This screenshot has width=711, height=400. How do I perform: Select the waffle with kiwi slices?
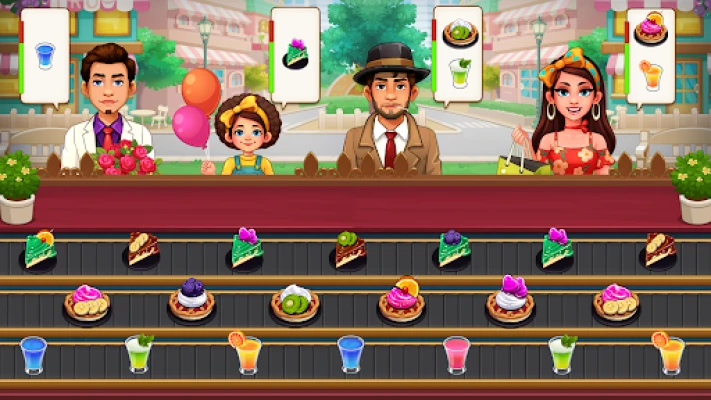click(295, 301)
